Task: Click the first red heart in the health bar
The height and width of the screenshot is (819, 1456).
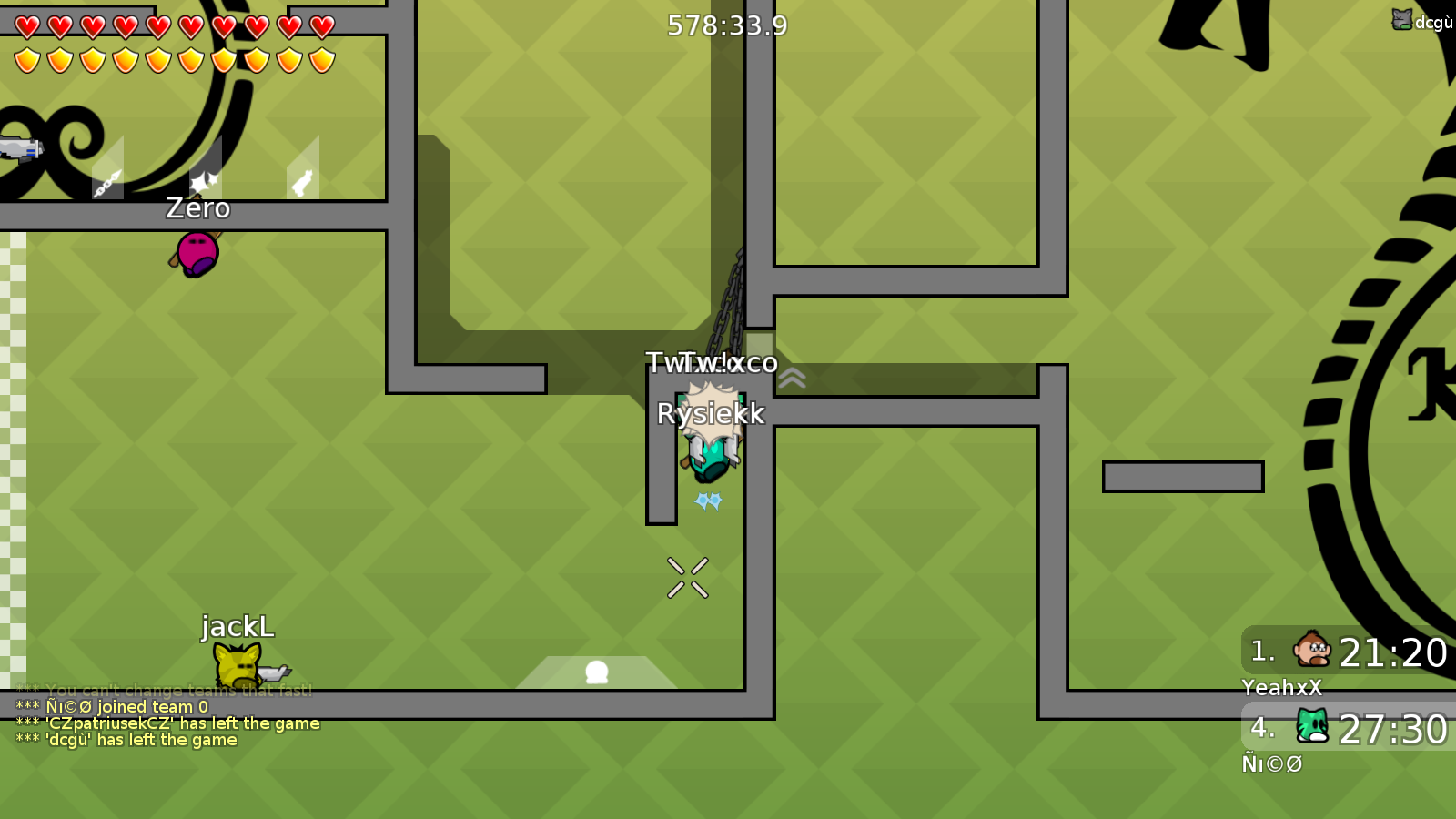Action: [26, 25]
